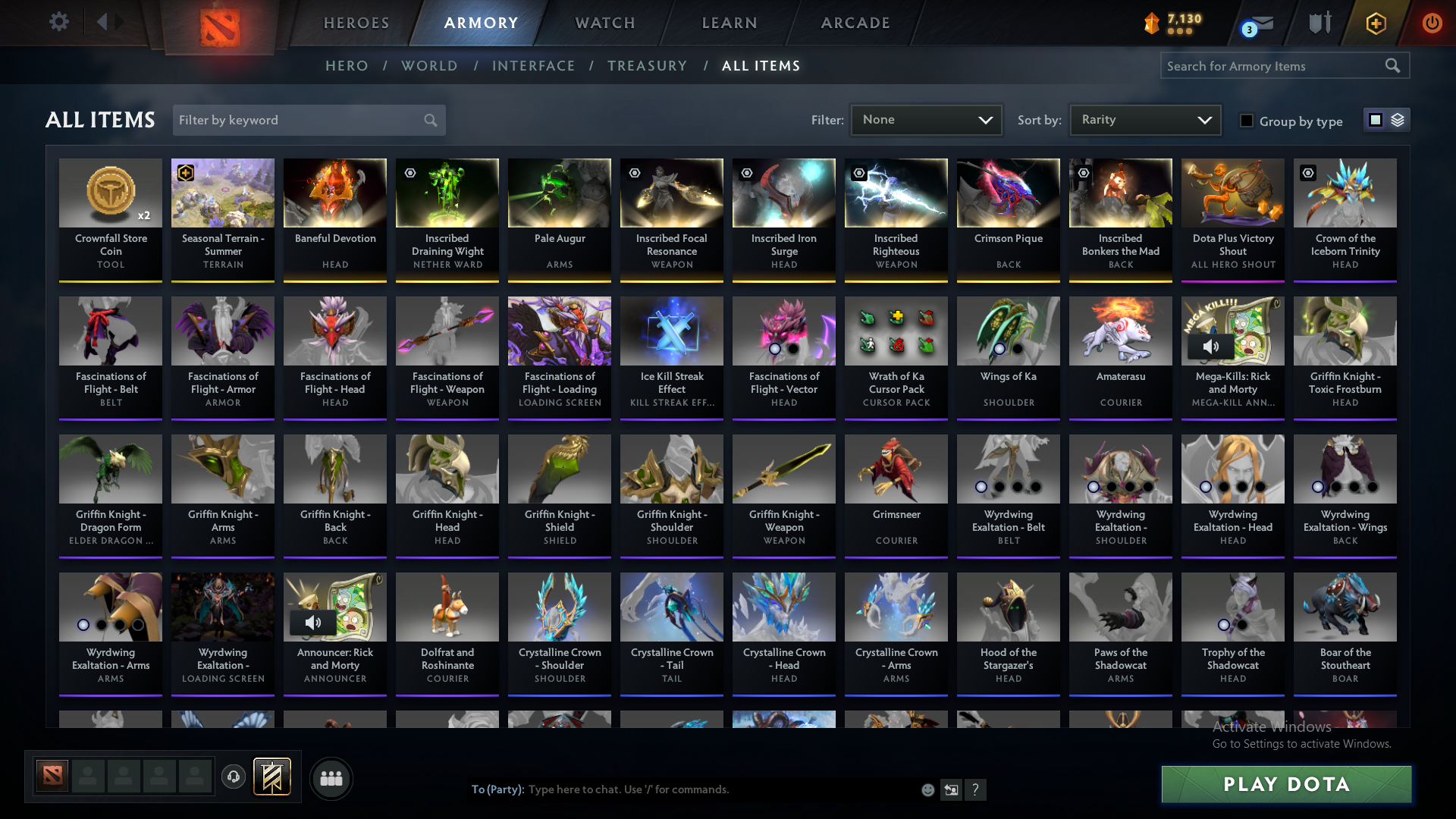The image size is (1456, 819).
Task: Mute the Rick and Morty announcer preview
Action: 312,622
